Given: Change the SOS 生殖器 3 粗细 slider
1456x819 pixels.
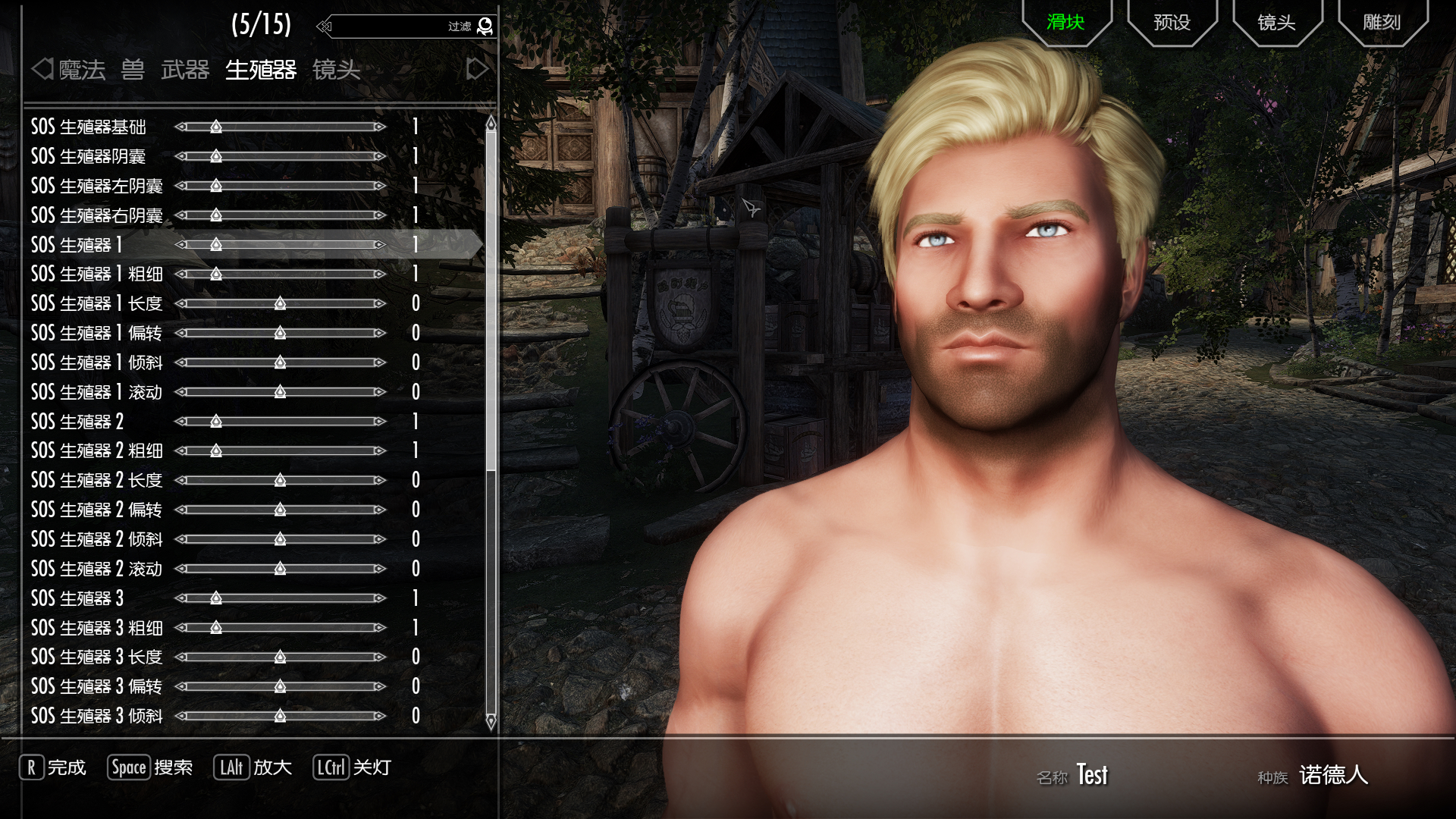Looking at the screenshot, I should (216, 628).
